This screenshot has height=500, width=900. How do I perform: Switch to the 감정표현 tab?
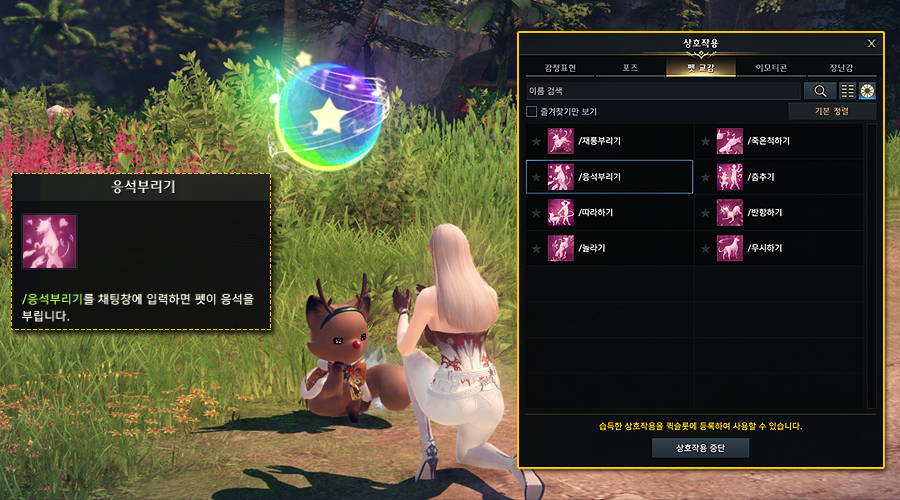(560, 68)
